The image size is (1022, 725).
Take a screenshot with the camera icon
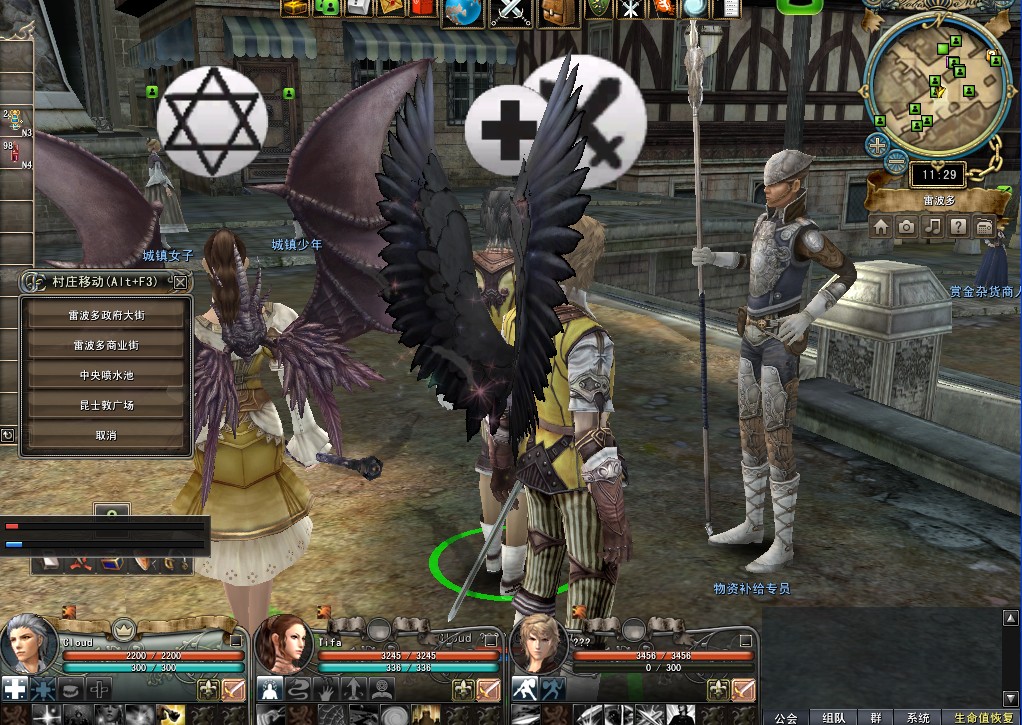point(906,227)
